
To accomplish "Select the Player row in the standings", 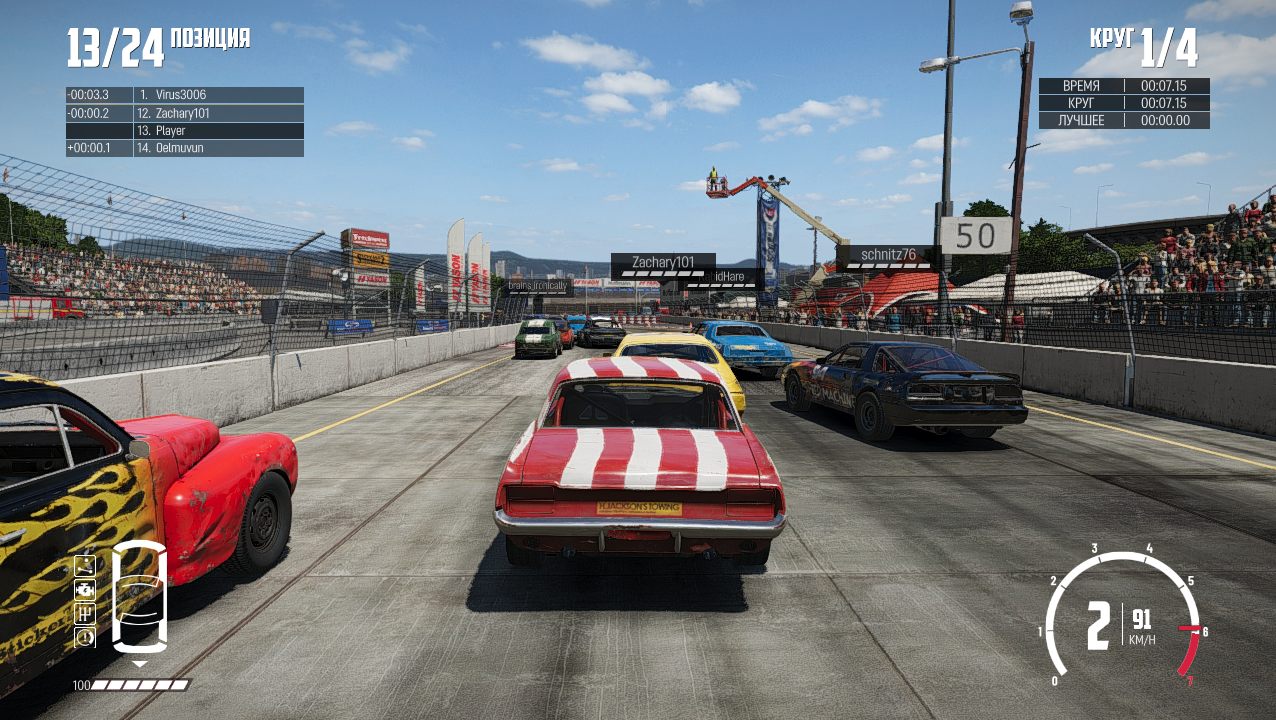I will tap(185, 131).
